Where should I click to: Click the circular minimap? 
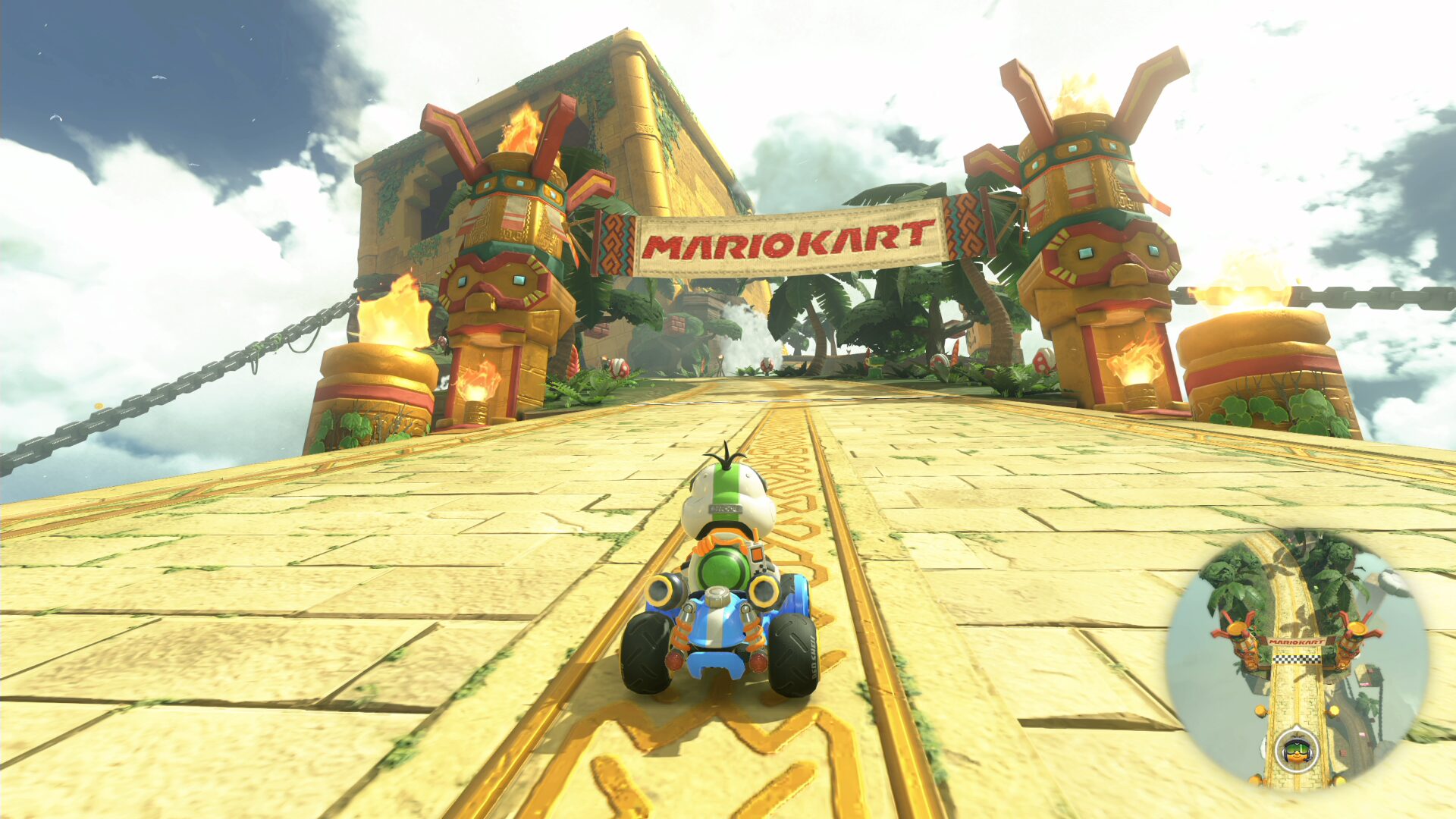[1297, 660]
